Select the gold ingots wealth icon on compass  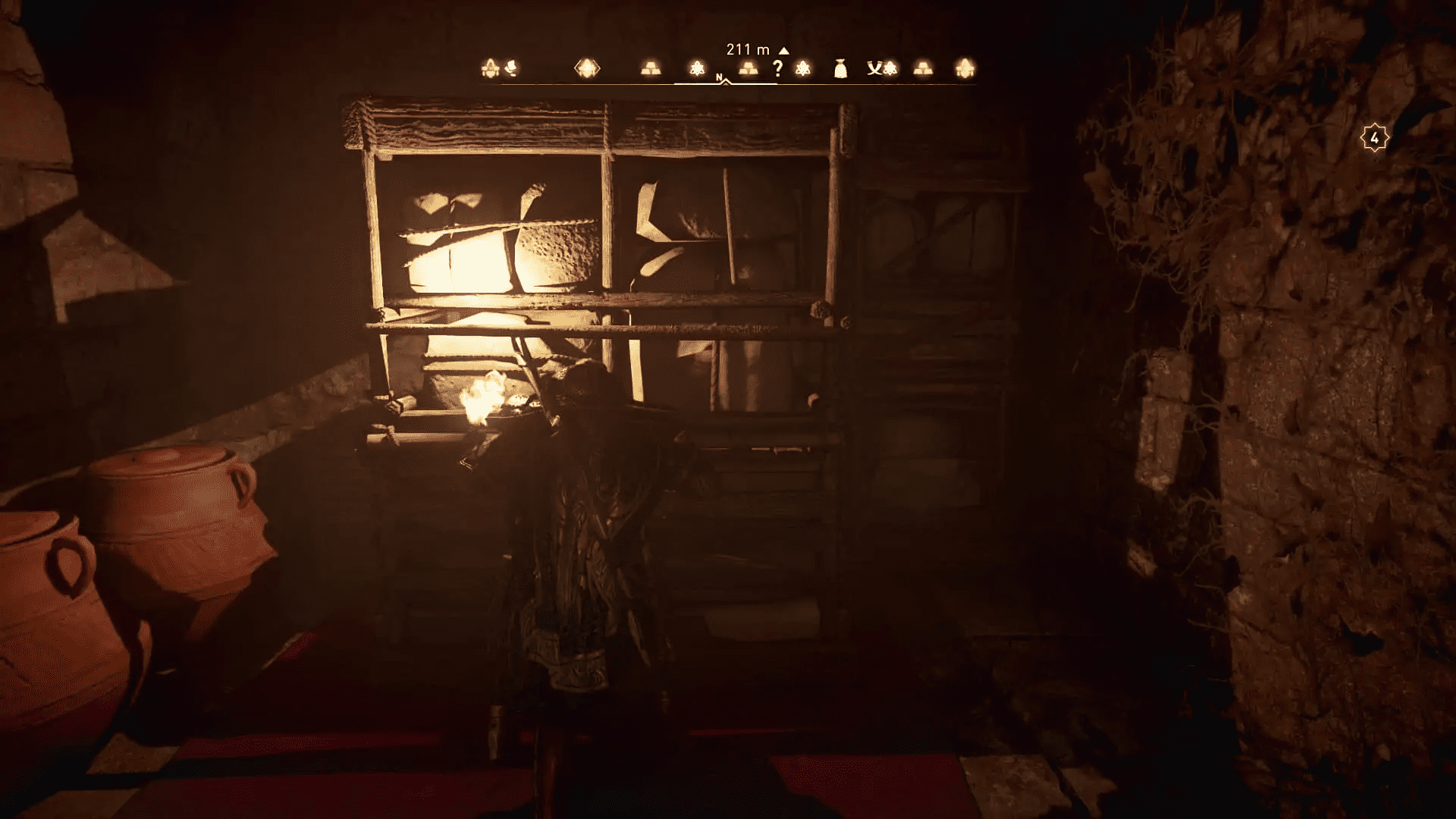(x=650, y=68)
